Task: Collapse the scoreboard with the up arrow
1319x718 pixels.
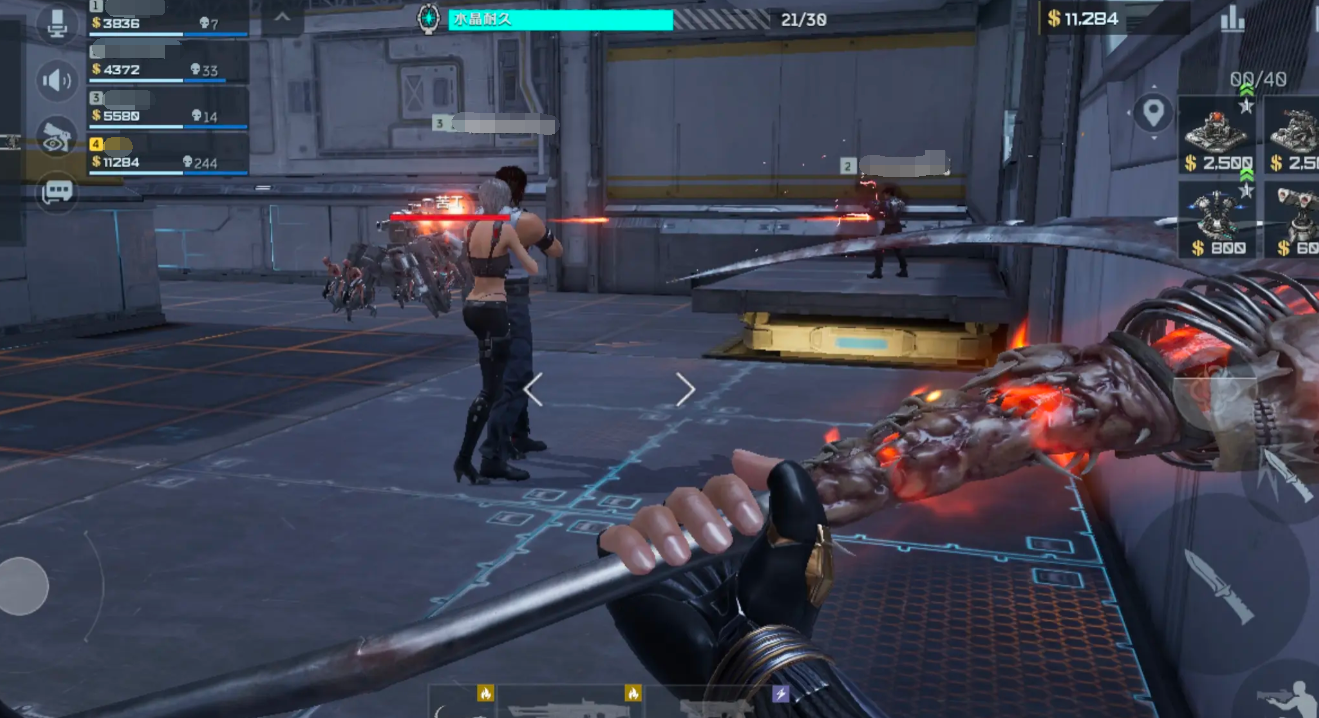Action: pos(282,18)
